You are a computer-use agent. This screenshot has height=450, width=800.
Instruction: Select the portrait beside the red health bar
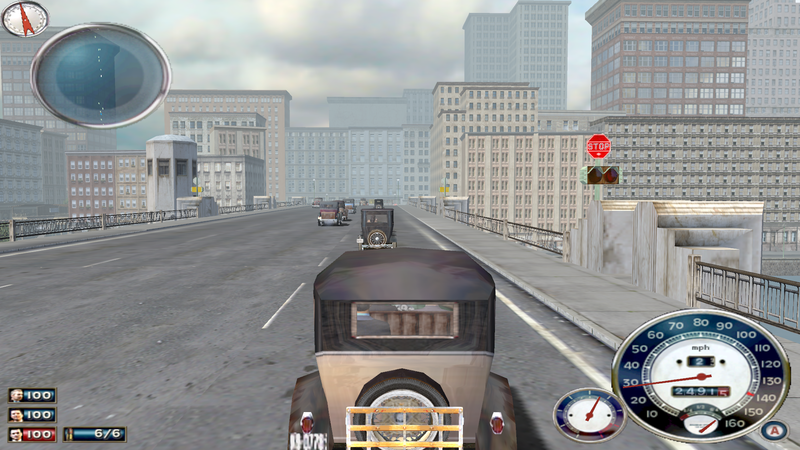pos(17,434)
